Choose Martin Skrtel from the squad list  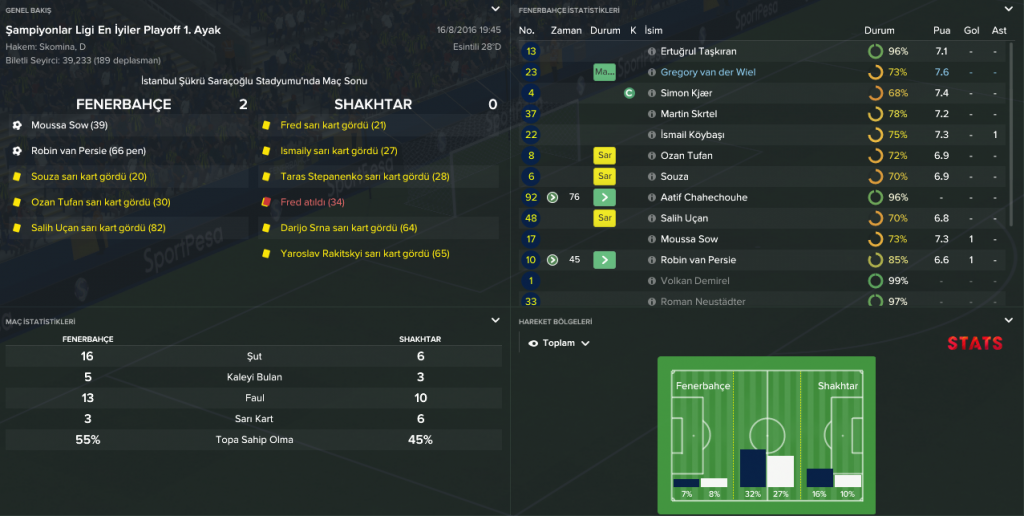tap(689, 114)
